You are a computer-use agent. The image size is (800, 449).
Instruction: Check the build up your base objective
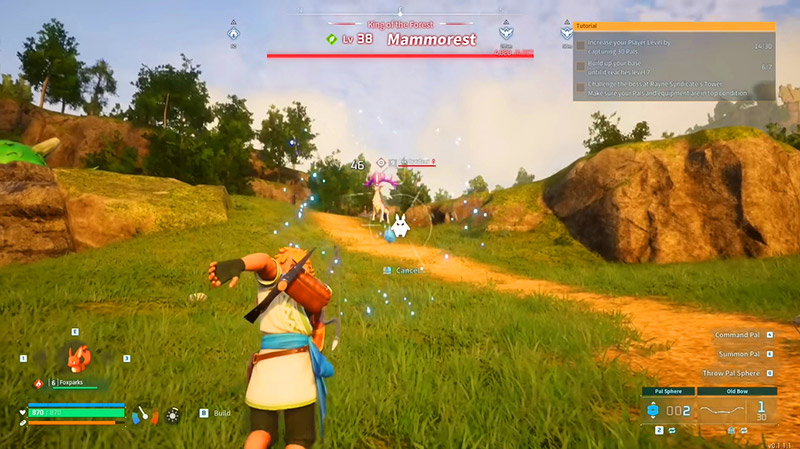(x=580, y=67)
